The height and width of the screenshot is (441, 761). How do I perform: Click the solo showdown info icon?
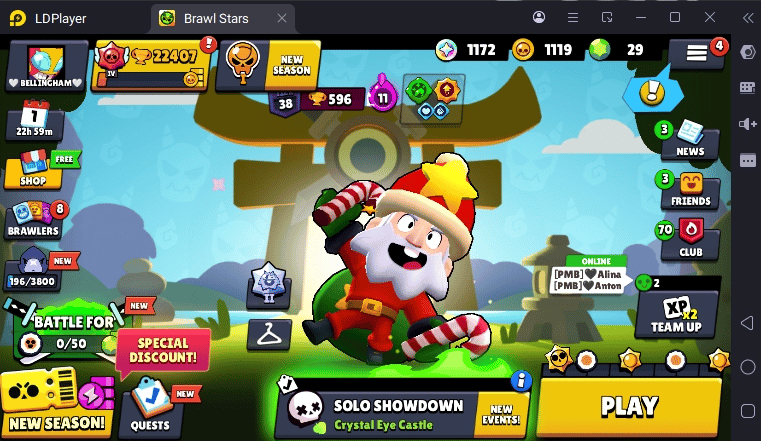[519, 380]
